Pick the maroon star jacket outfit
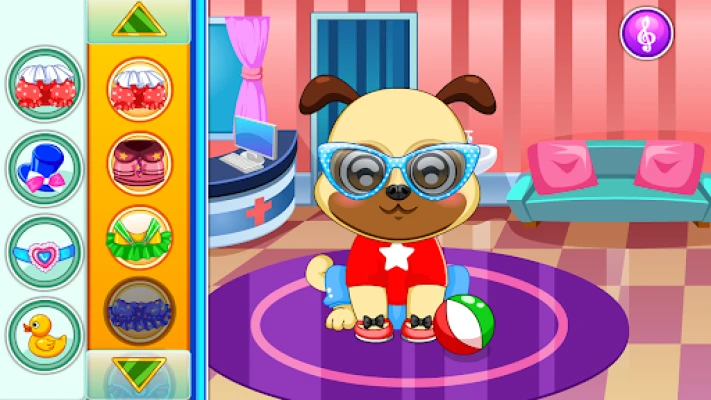711x400 pixels. coord(139,162)
